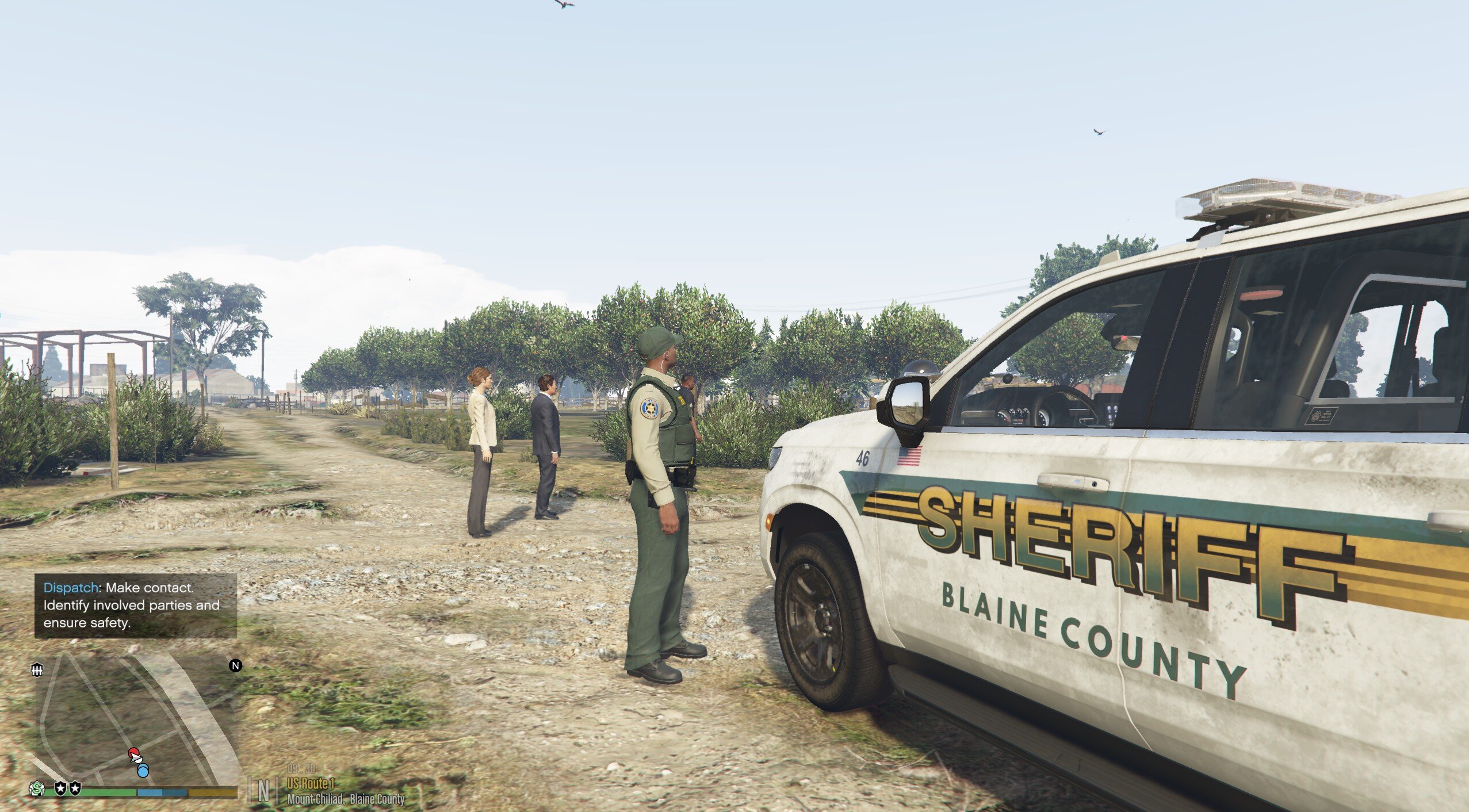Image resolution: width=1469 pixels, height=812 pixels.
Task: Click the Dispatch objective message box
Action: click(x=136, y=606)
